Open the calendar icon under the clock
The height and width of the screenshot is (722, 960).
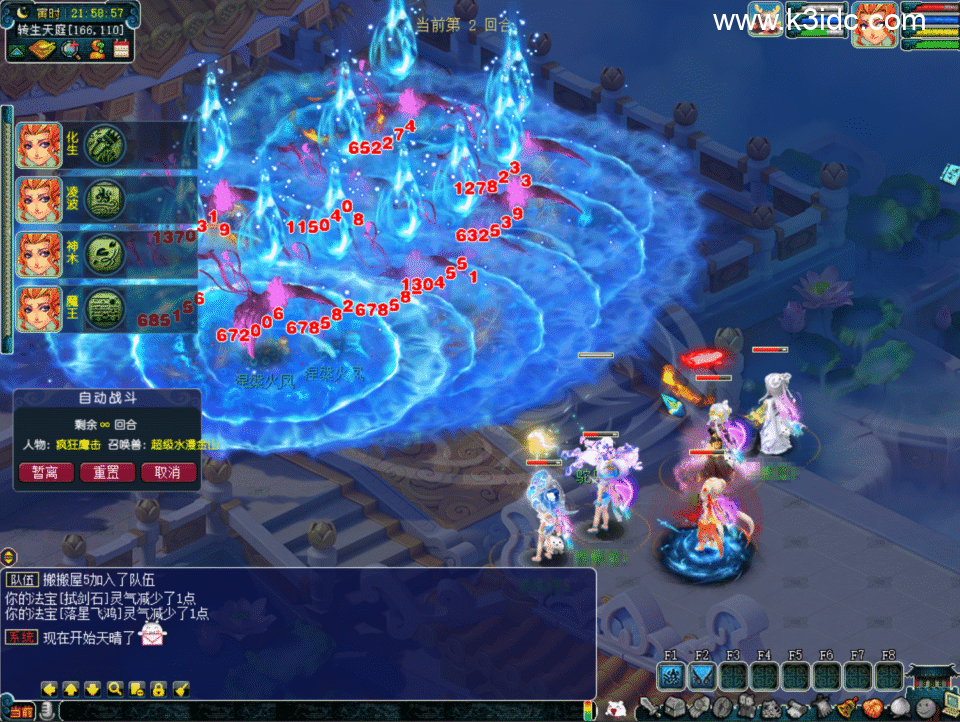tap(122, 49)
